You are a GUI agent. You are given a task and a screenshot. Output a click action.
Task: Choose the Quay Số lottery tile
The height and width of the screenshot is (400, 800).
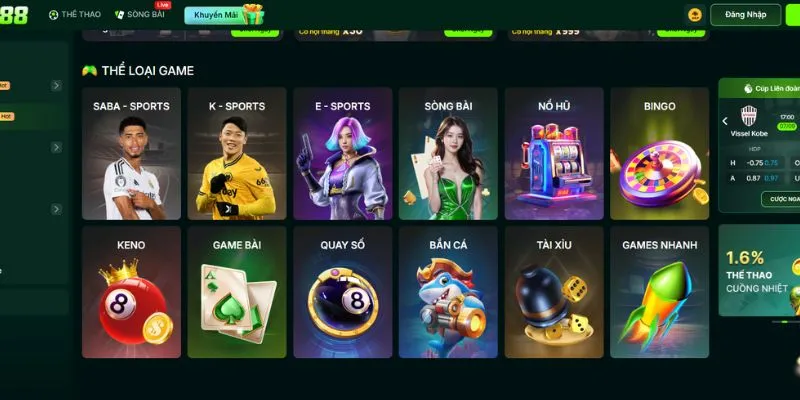click(x=343, y=291)
